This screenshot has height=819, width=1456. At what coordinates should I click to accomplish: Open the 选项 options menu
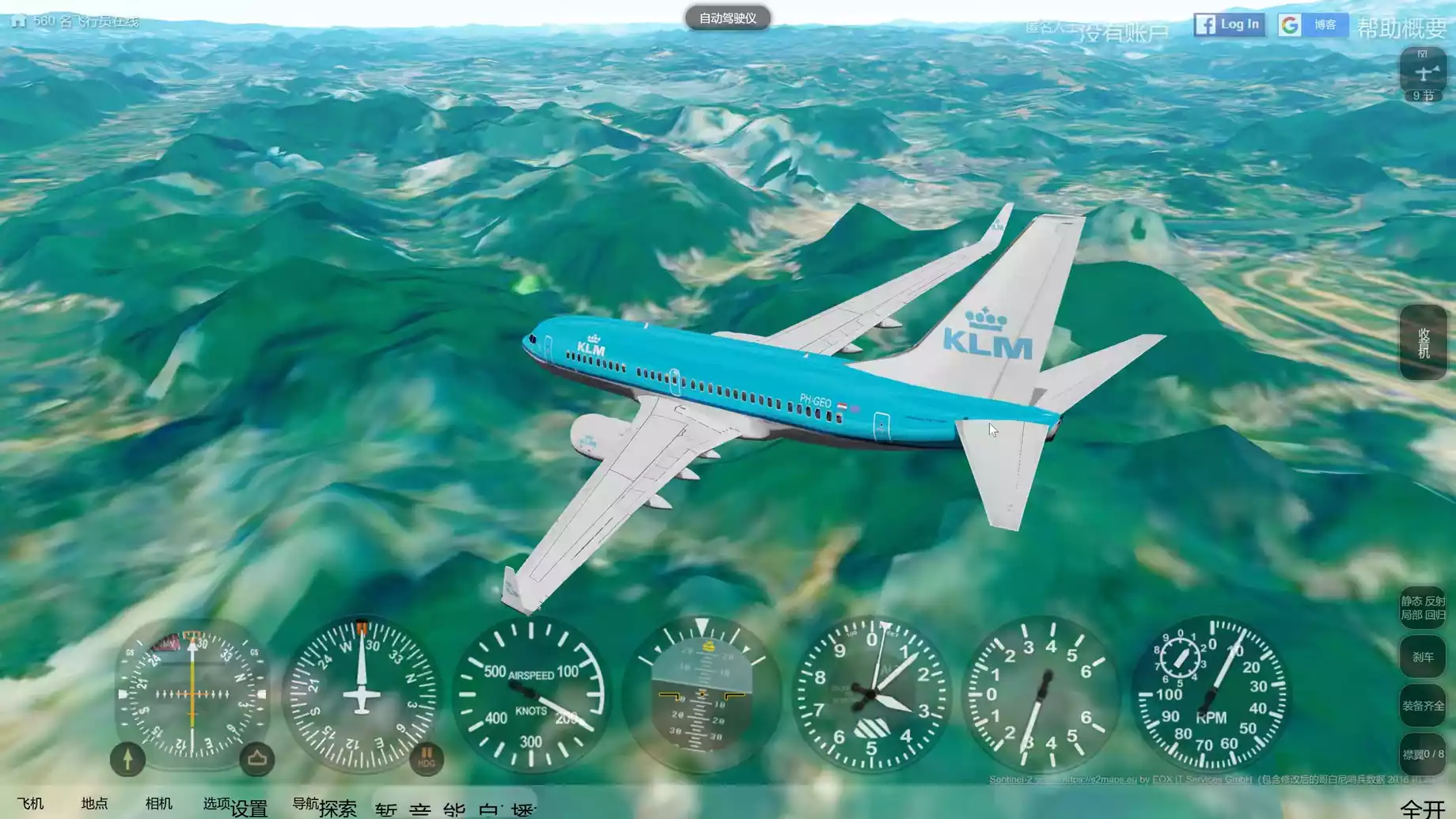[x=216, y=804]
